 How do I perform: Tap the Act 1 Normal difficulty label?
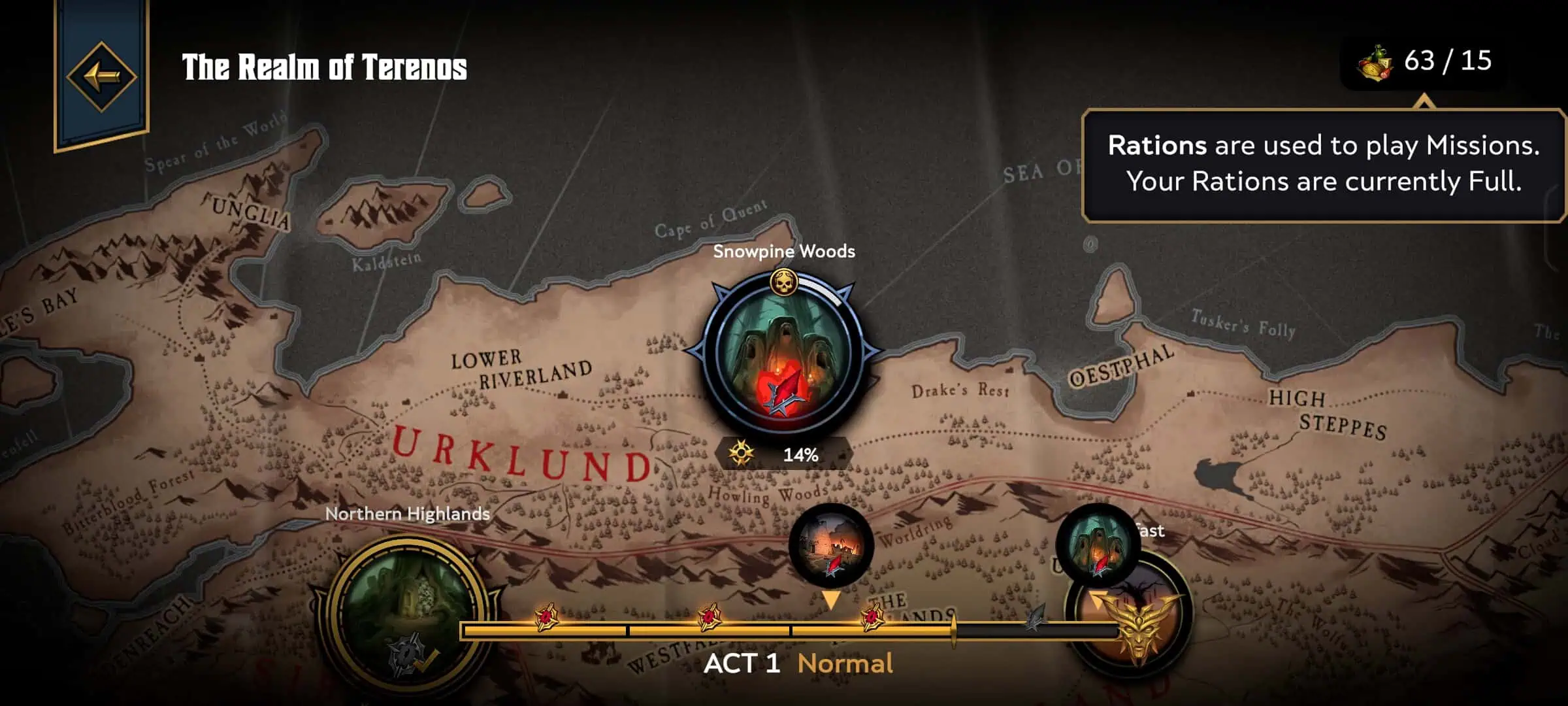point(798,664)
